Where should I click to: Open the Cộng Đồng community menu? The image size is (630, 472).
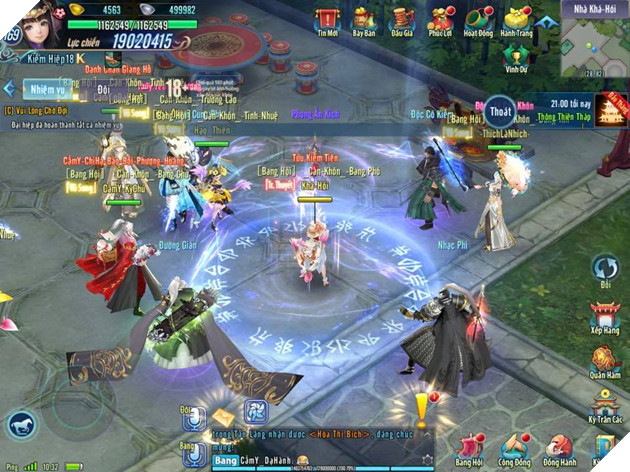(515, 448)
